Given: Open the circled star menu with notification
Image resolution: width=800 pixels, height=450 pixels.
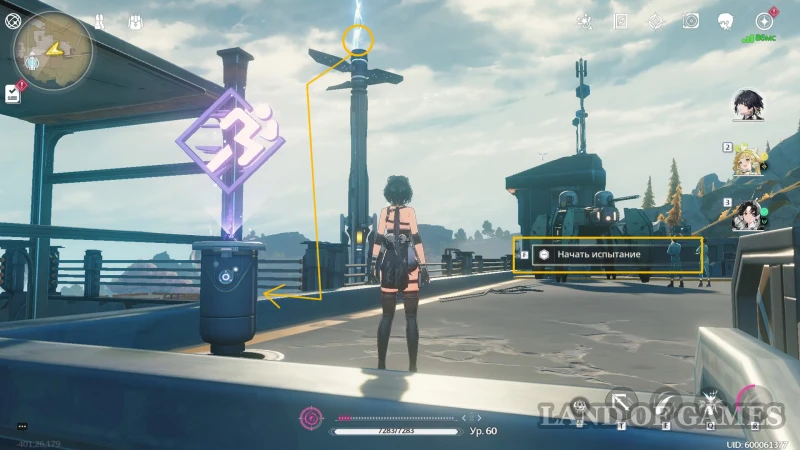Looking at the screenshot, I should pyautogui.click(x=765, y=21).
